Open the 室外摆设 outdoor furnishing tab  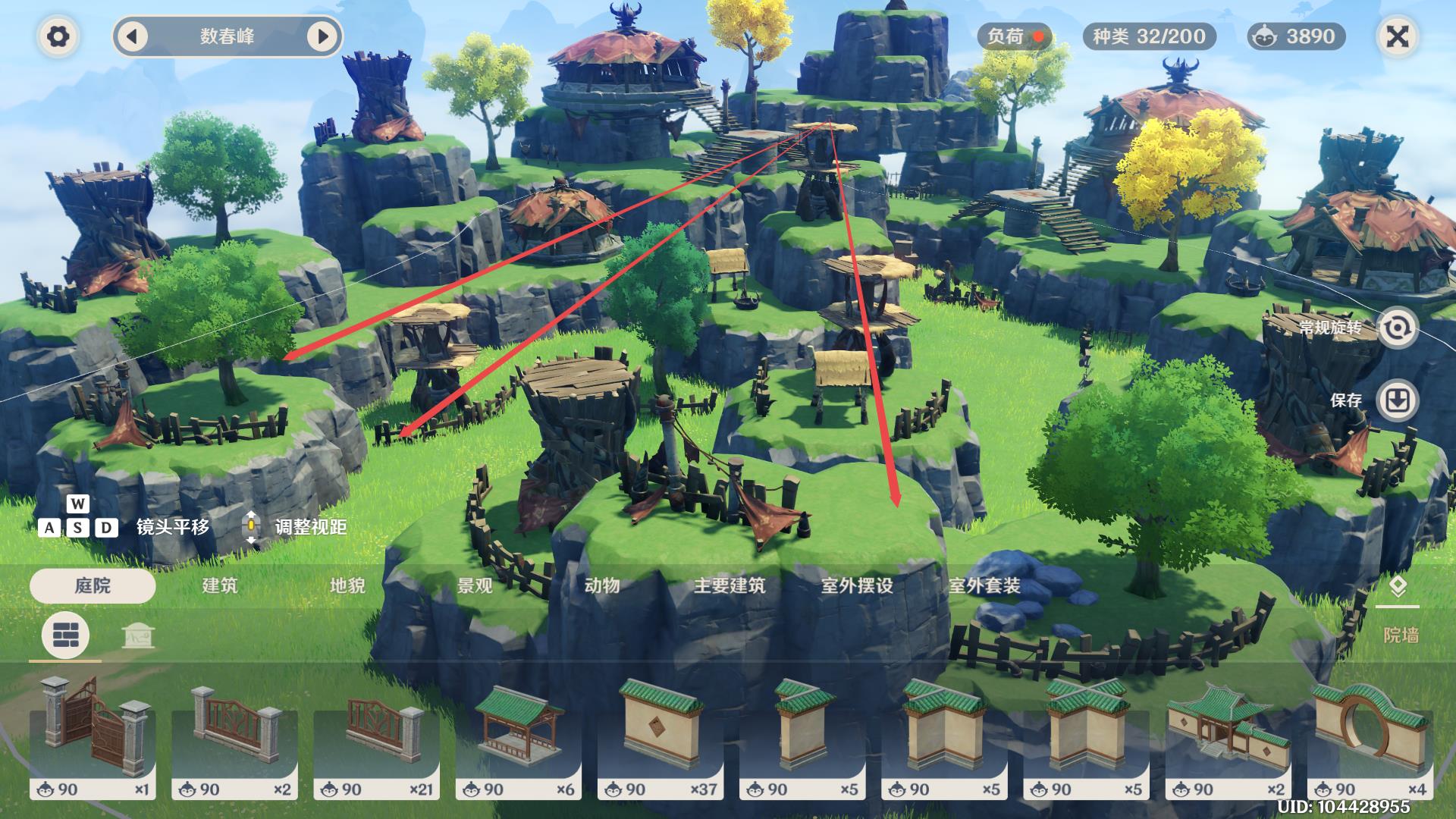[x=857, y=585]
